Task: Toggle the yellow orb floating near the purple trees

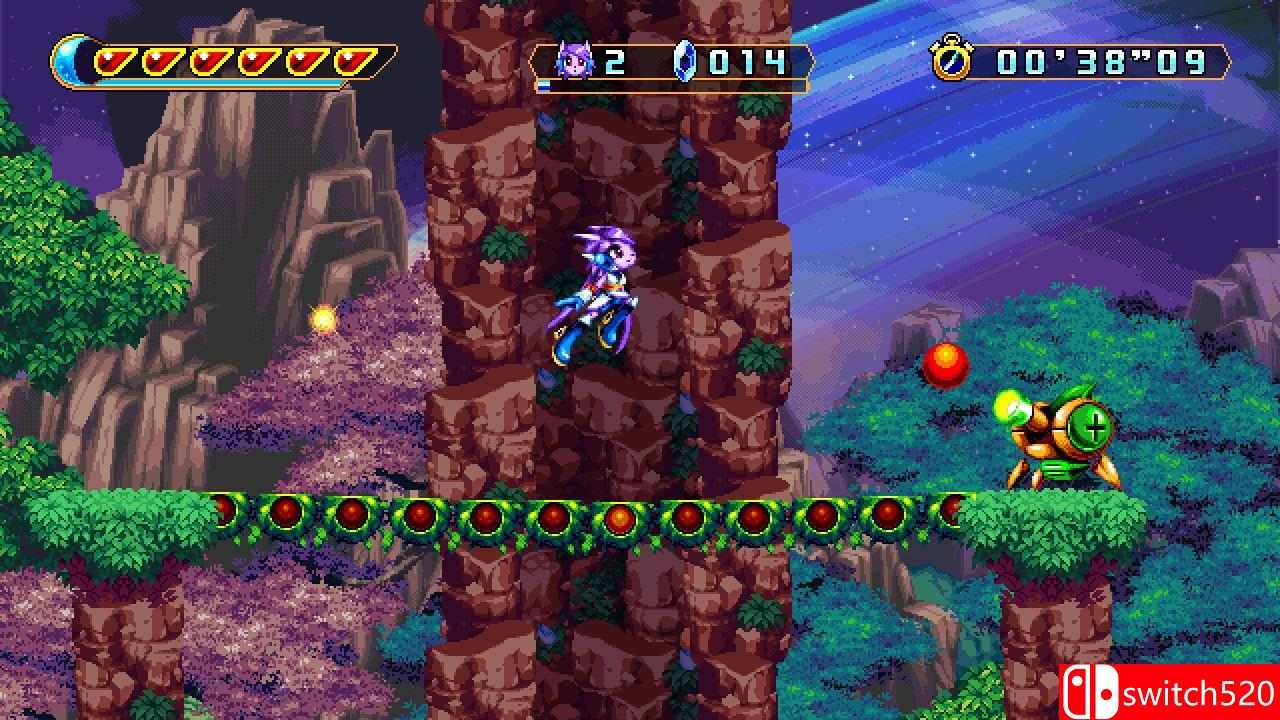Action: [x=322, y=317]
